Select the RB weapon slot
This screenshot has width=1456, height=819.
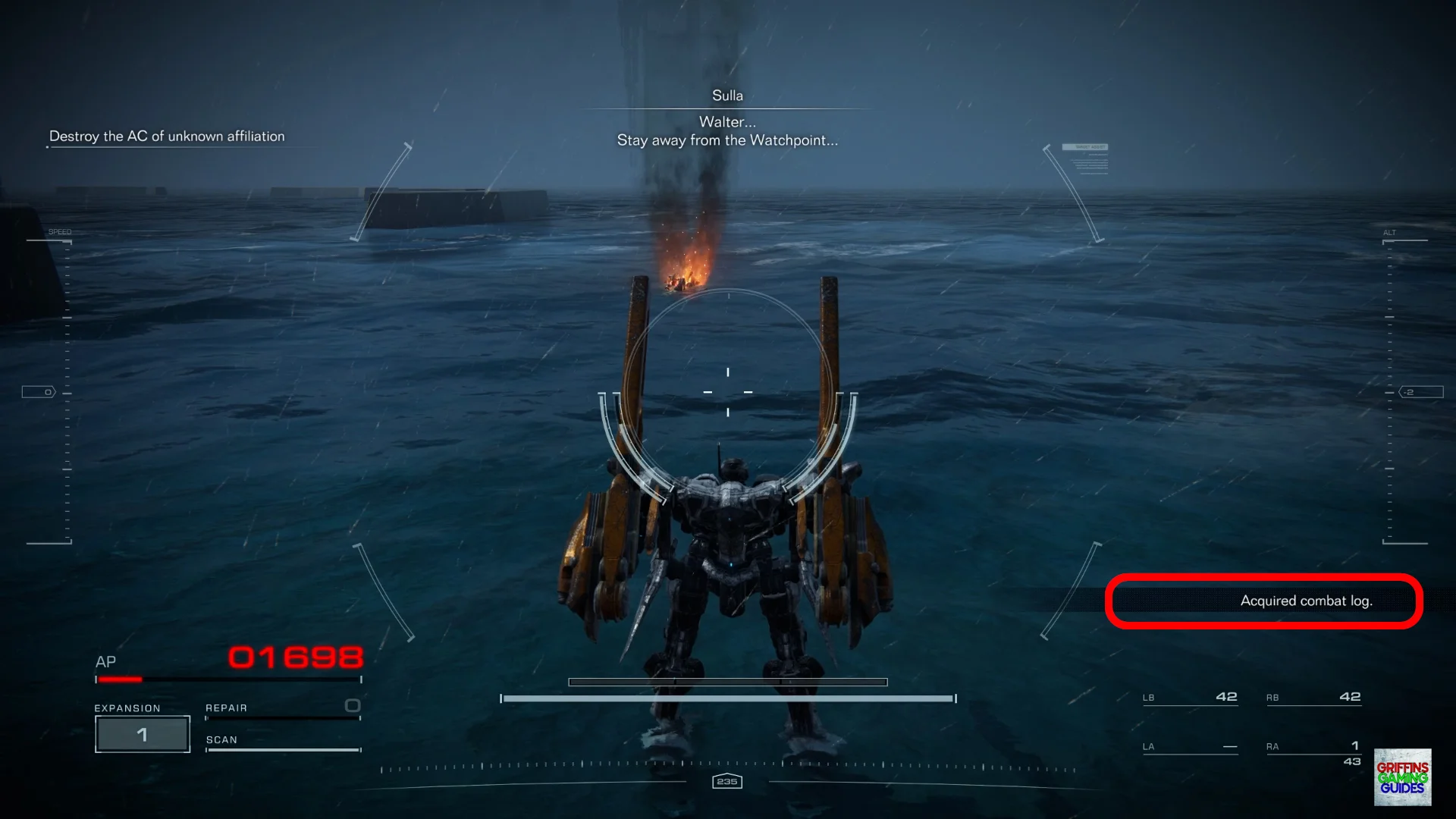pyautogui.click(x=1313, y=697)
